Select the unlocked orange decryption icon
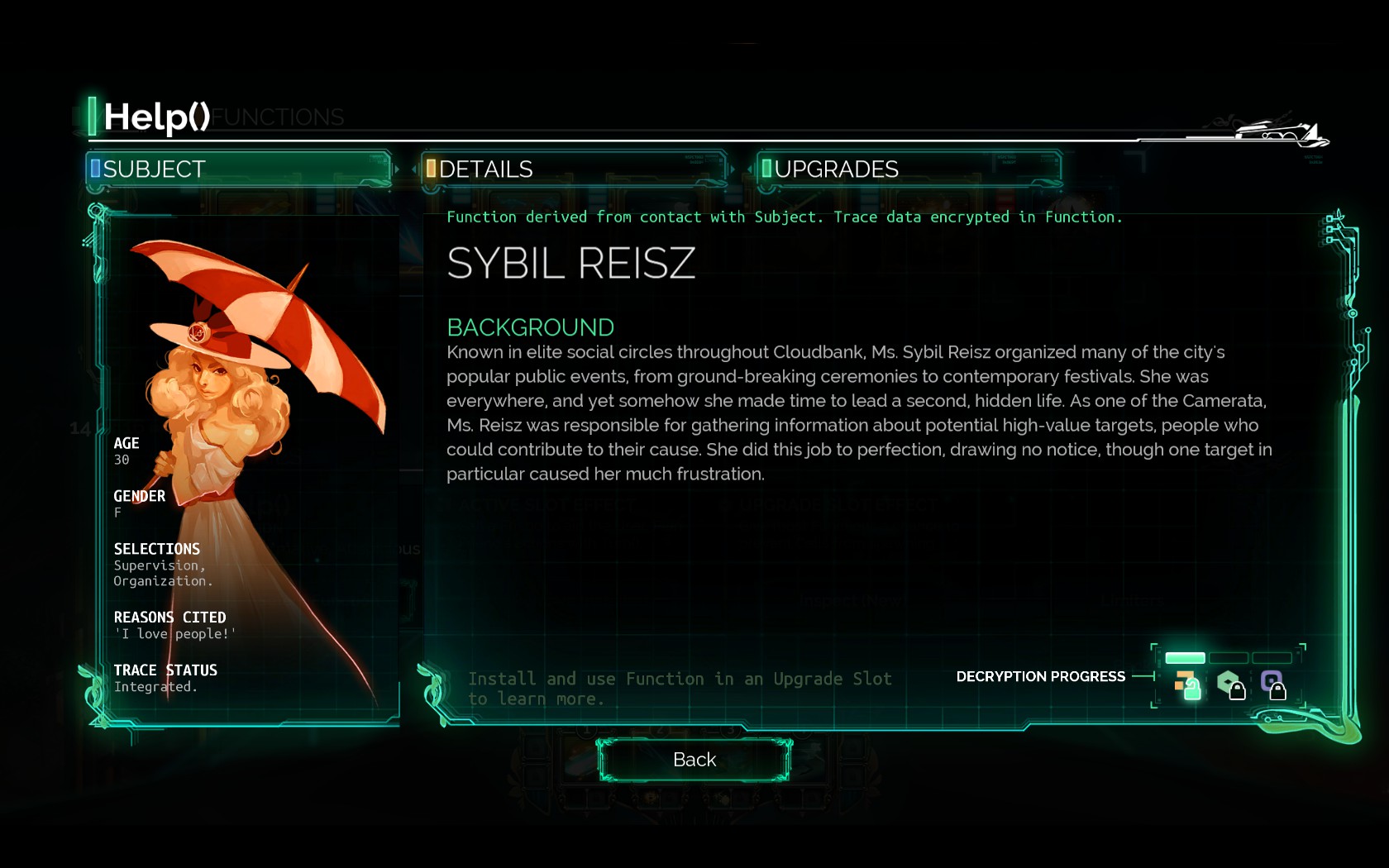1389x868 pixels. pyautogui.click(x=1187, y=684)
